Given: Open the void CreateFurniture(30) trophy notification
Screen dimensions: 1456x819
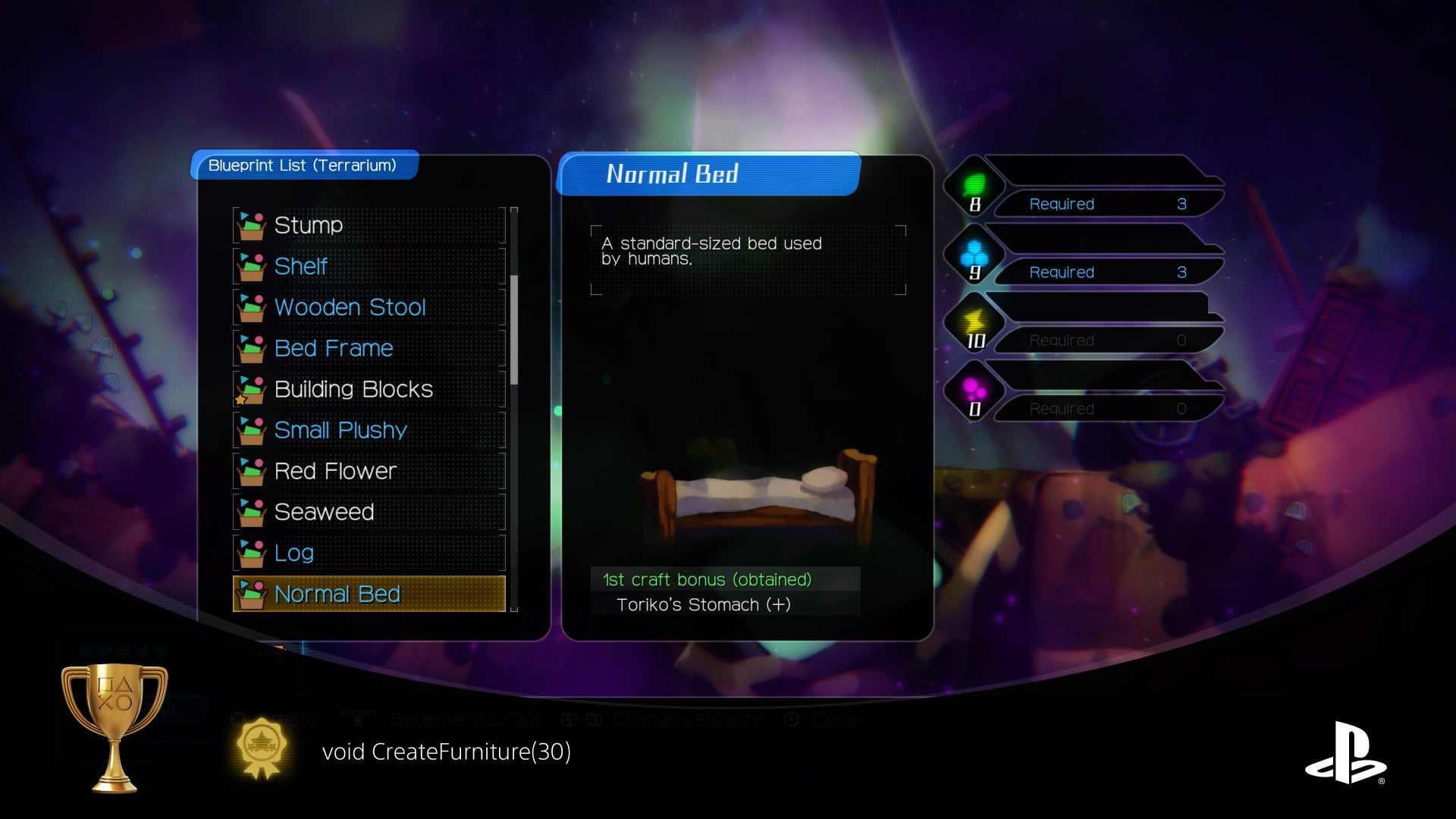Looking at the screenshot, I should coord(446,752).
